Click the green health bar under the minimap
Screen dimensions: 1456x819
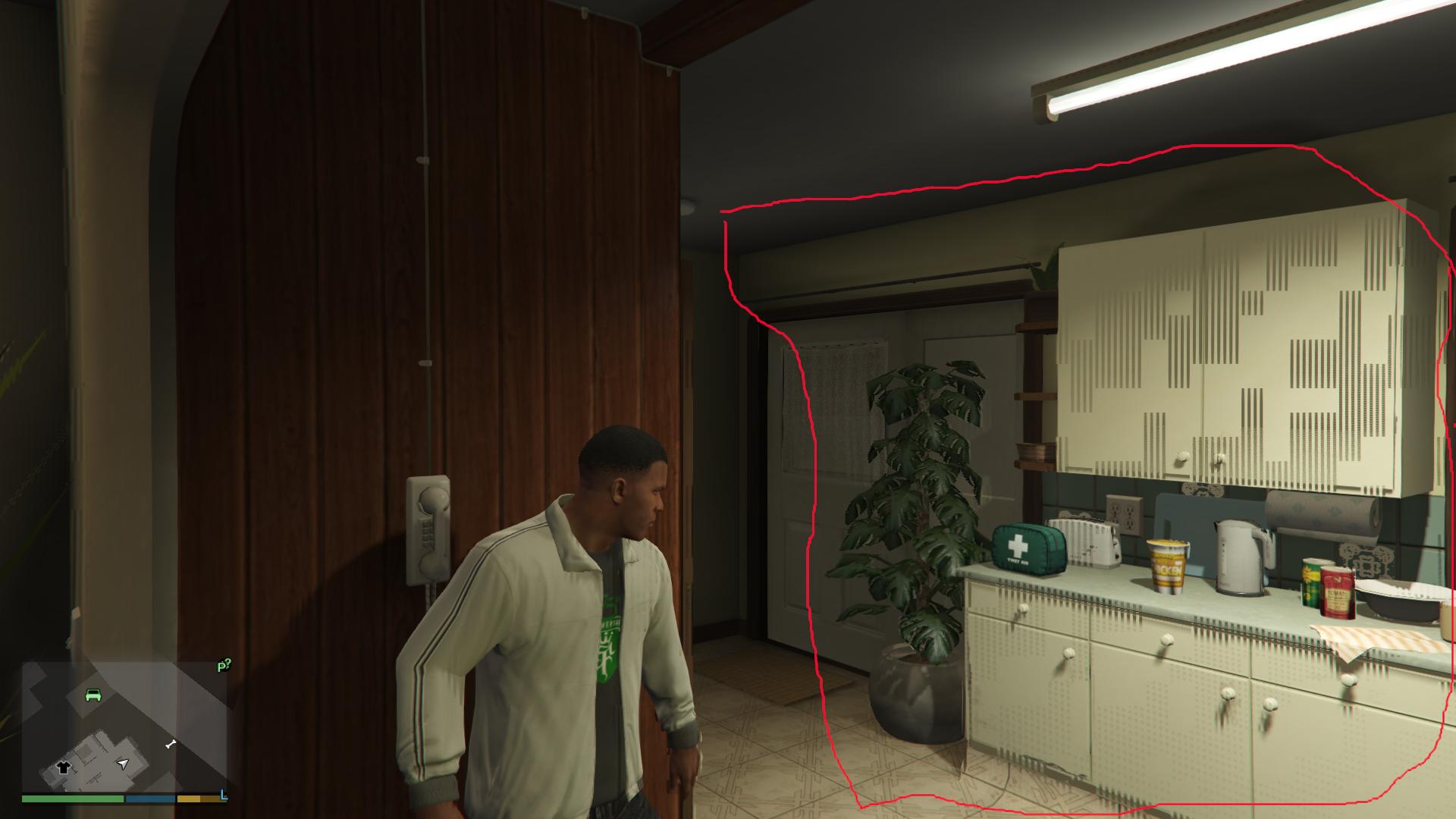pyautogui.click(x=74, y=799)
